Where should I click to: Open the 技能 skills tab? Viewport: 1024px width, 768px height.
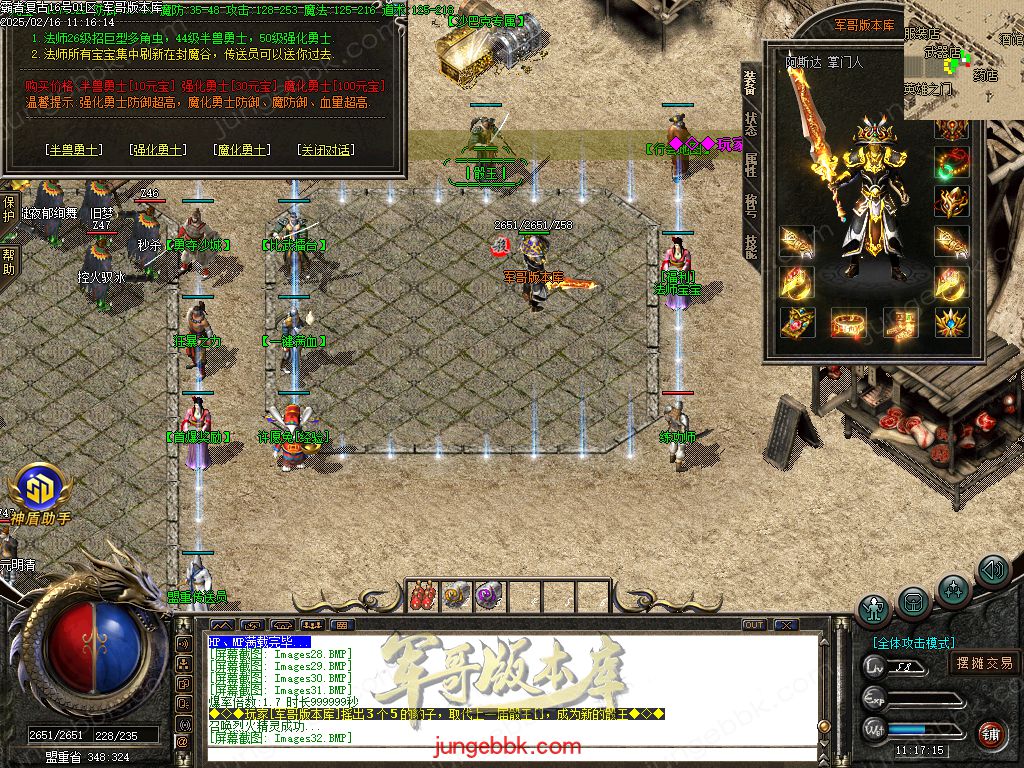point(751,246)
